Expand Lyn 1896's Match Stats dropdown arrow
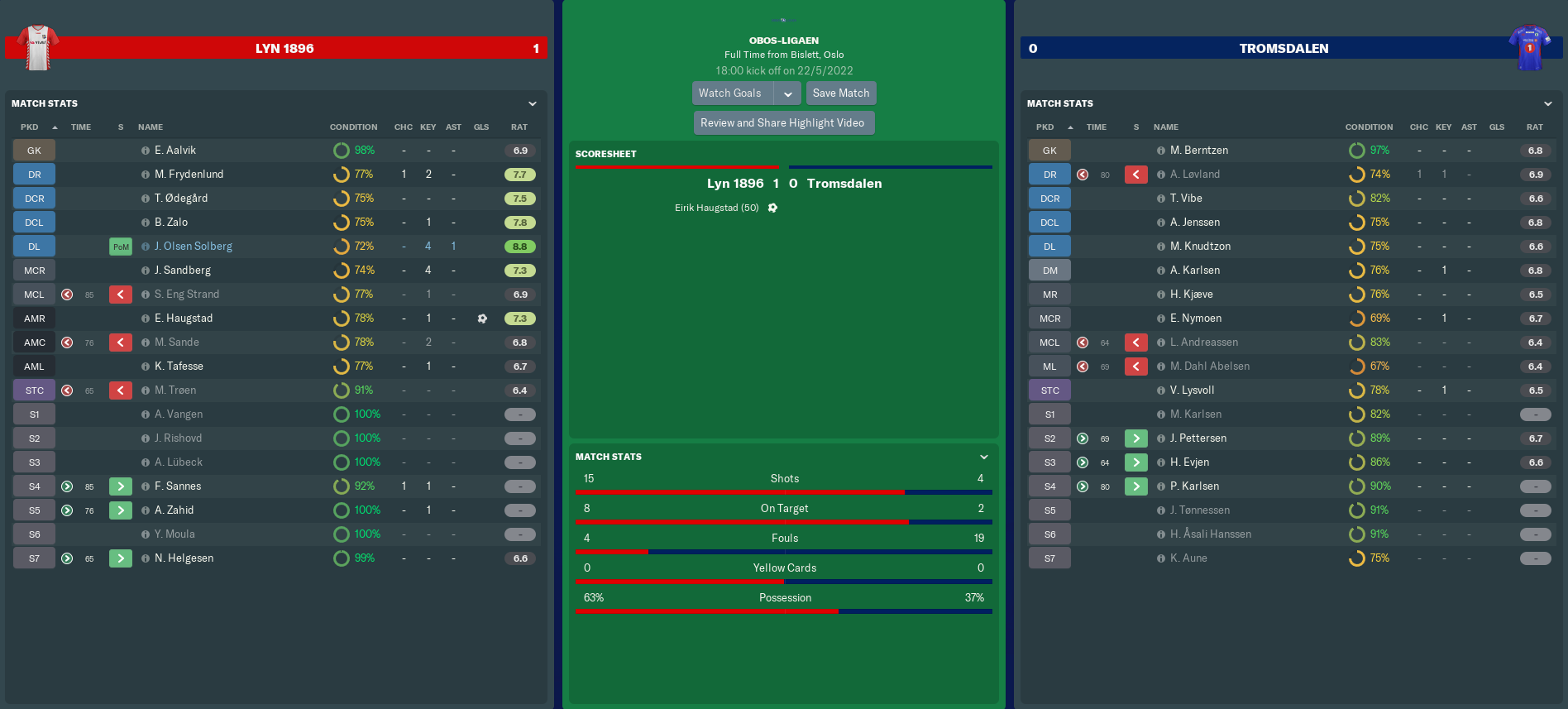This screenshot has height=709, width=1568. (x=533, y=104)
